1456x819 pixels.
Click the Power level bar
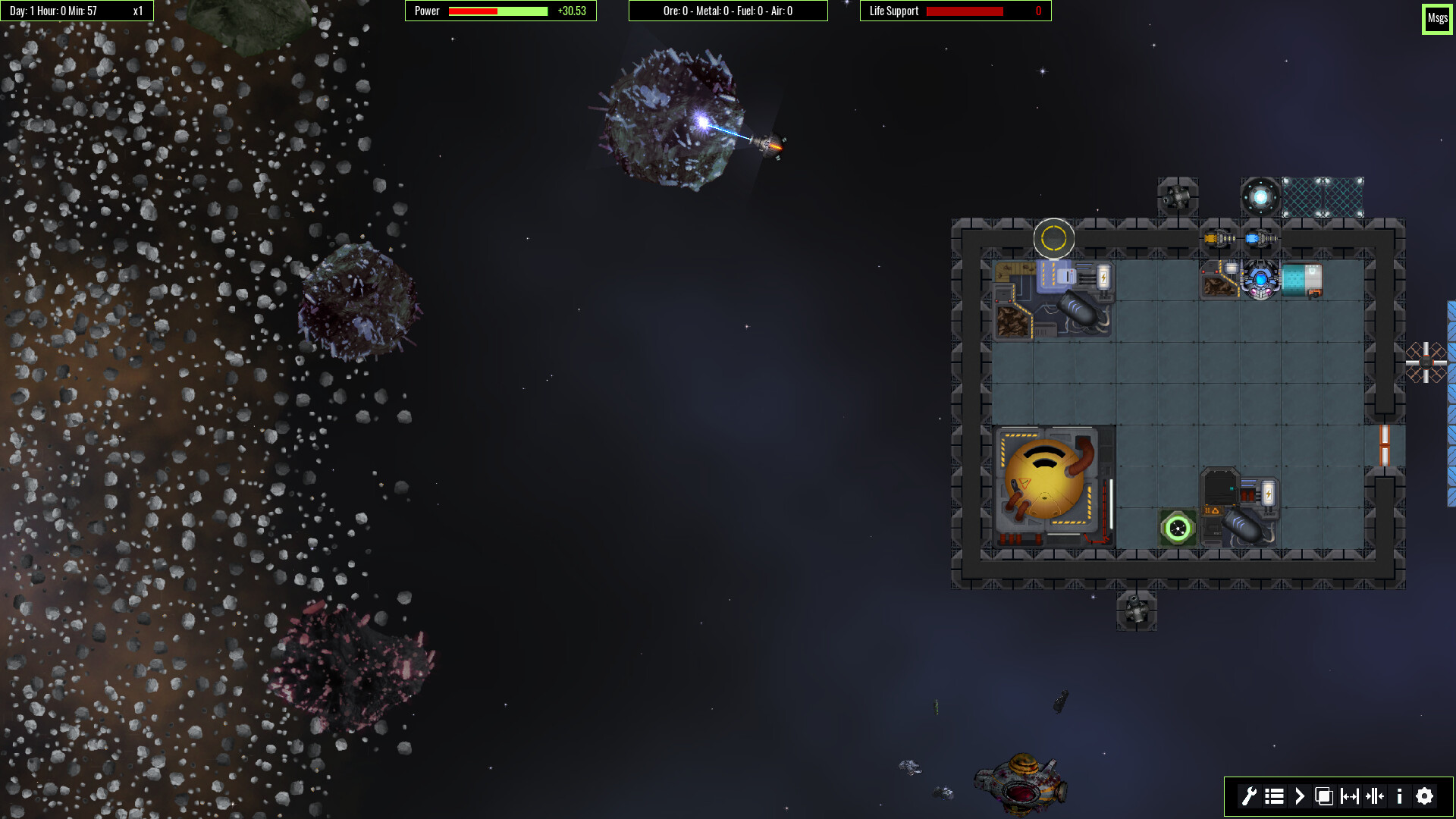497,11
